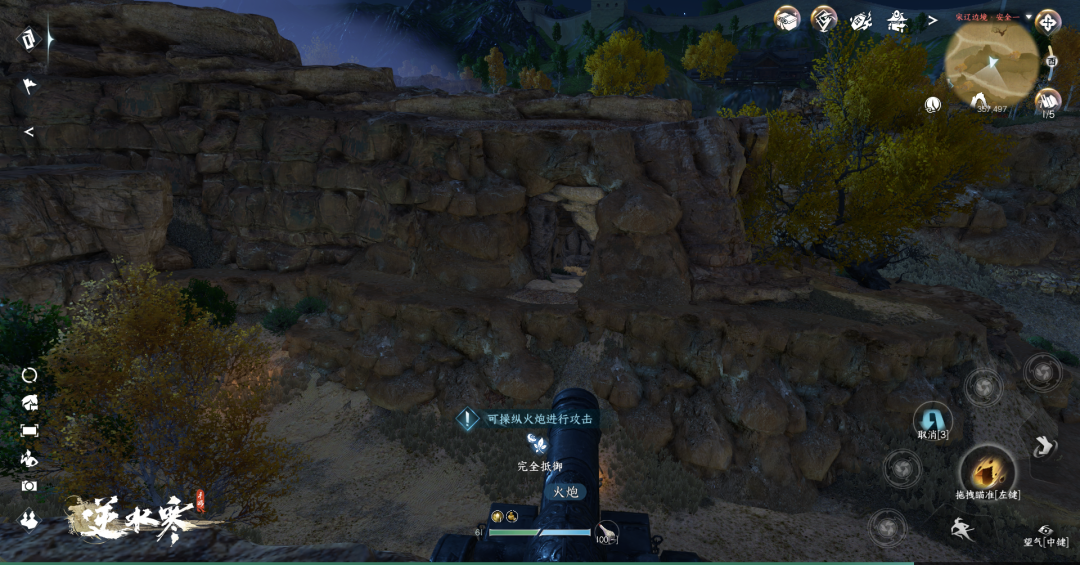Open the circular minimap
This screenshot has height=565, width=1080.
[991, 63]
